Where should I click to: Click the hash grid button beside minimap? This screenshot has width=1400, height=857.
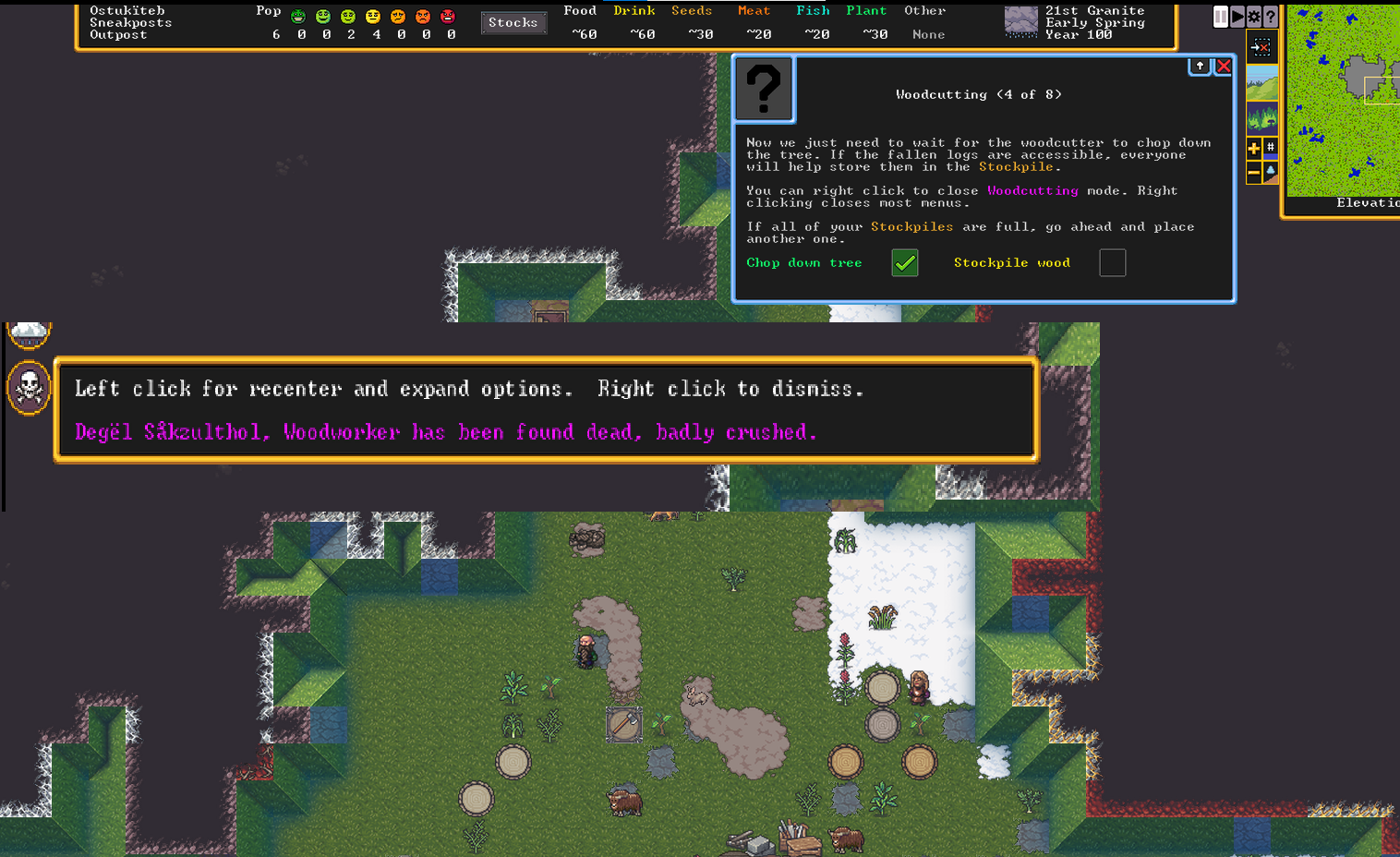coord(1271,148)
